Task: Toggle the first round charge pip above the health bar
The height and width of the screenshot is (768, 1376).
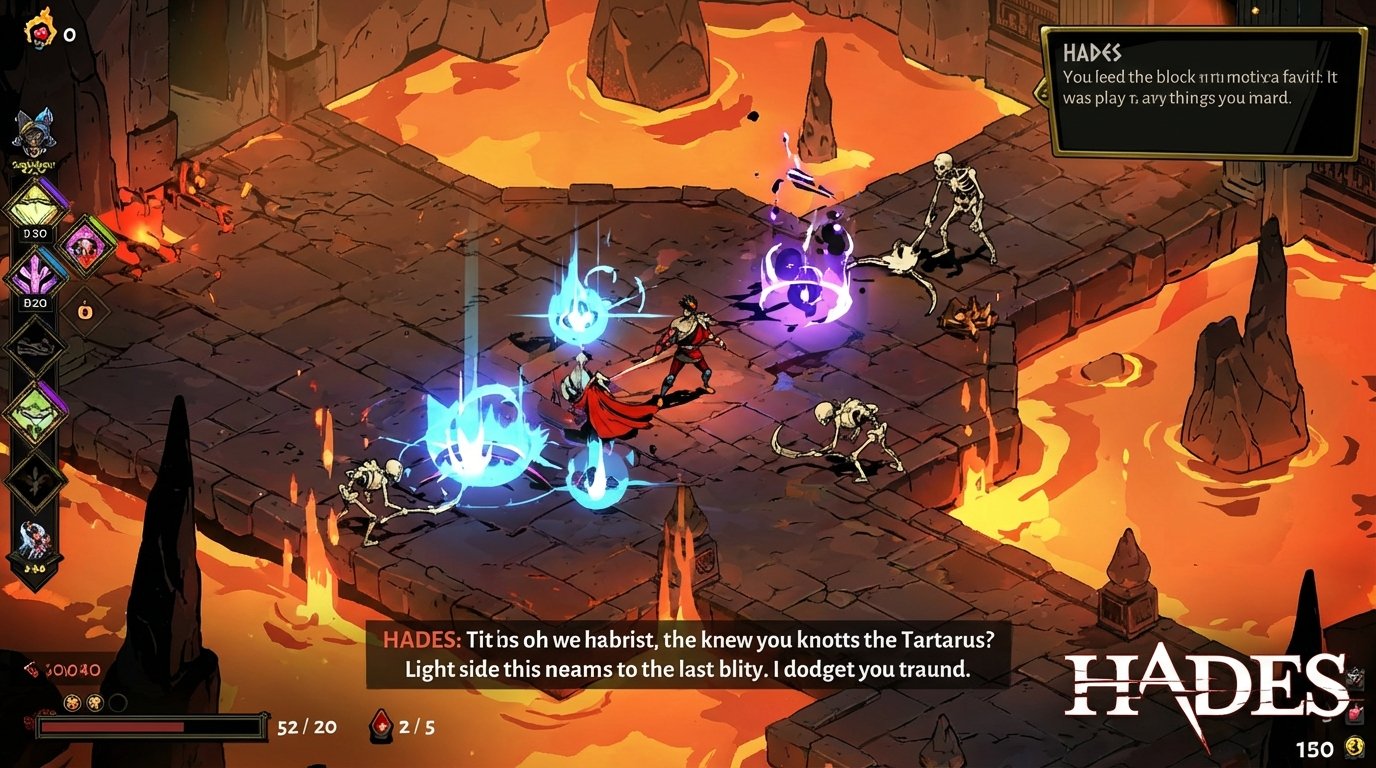Action: coord(72,703)
